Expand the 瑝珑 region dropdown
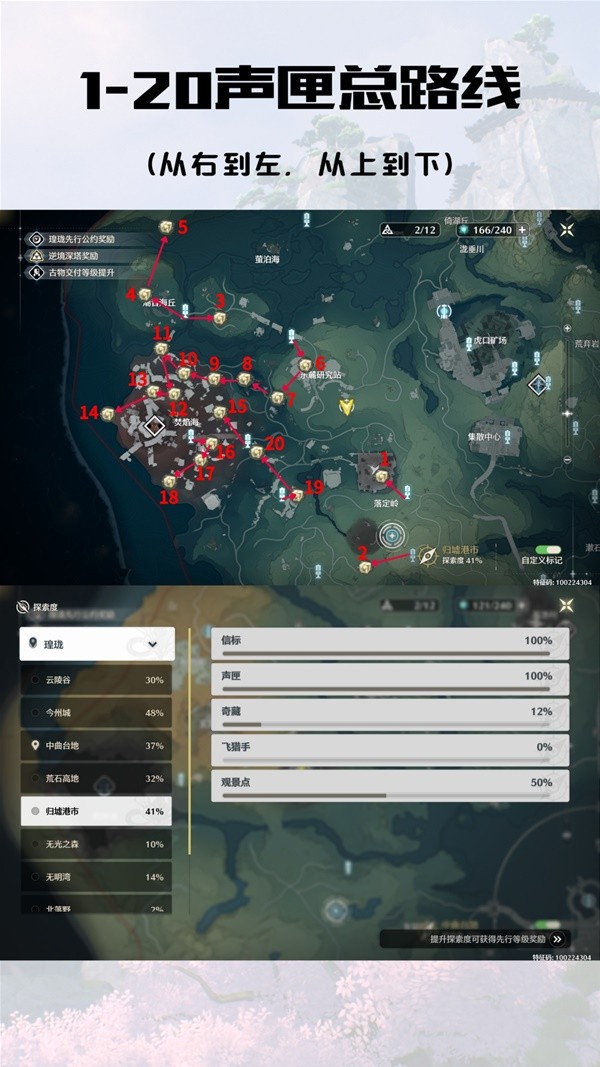The image size is (600, 1067). click(x=97, y=644)
